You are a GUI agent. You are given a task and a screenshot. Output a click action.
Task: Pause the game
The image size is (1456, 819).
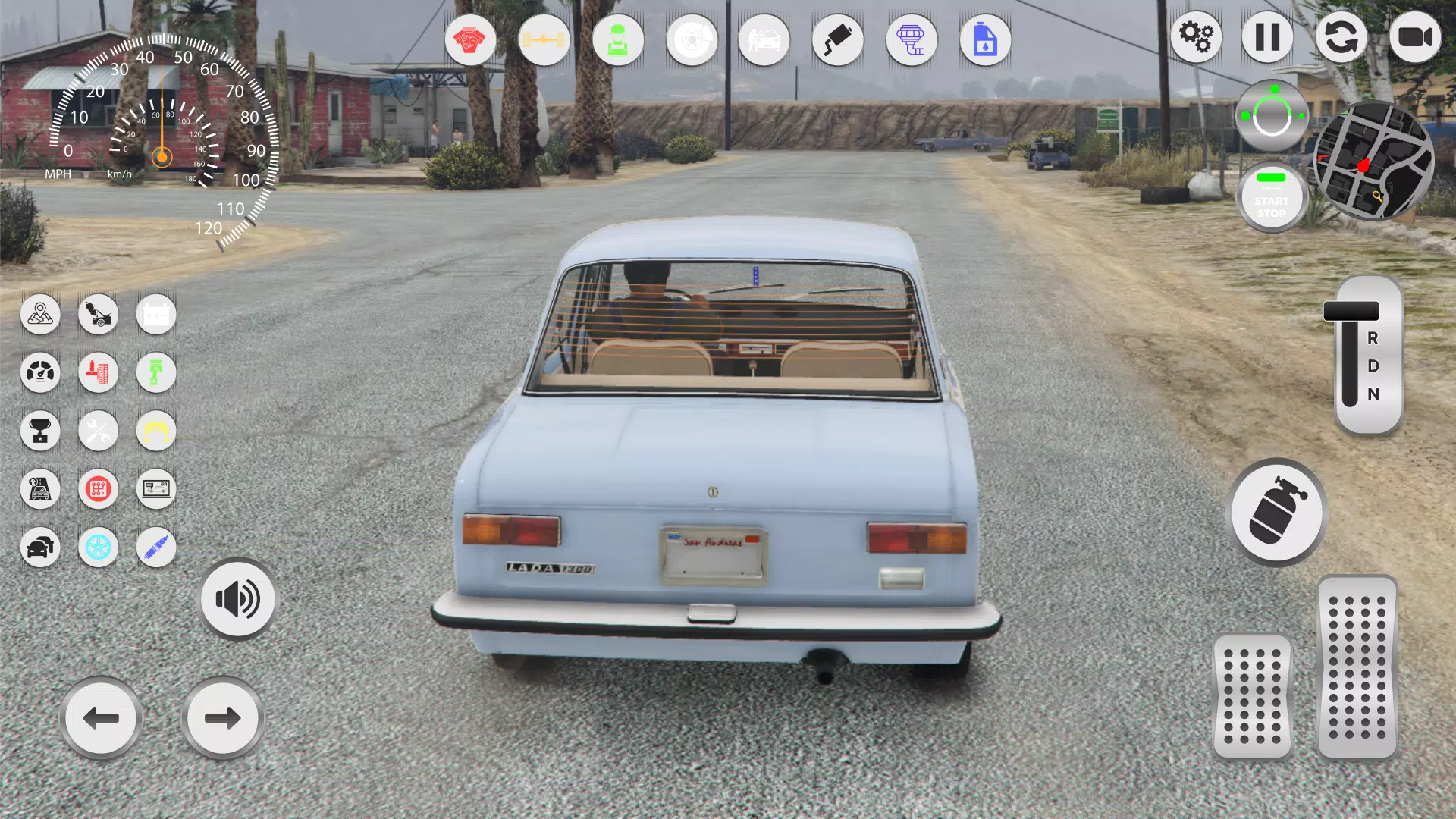(1268, 36)
